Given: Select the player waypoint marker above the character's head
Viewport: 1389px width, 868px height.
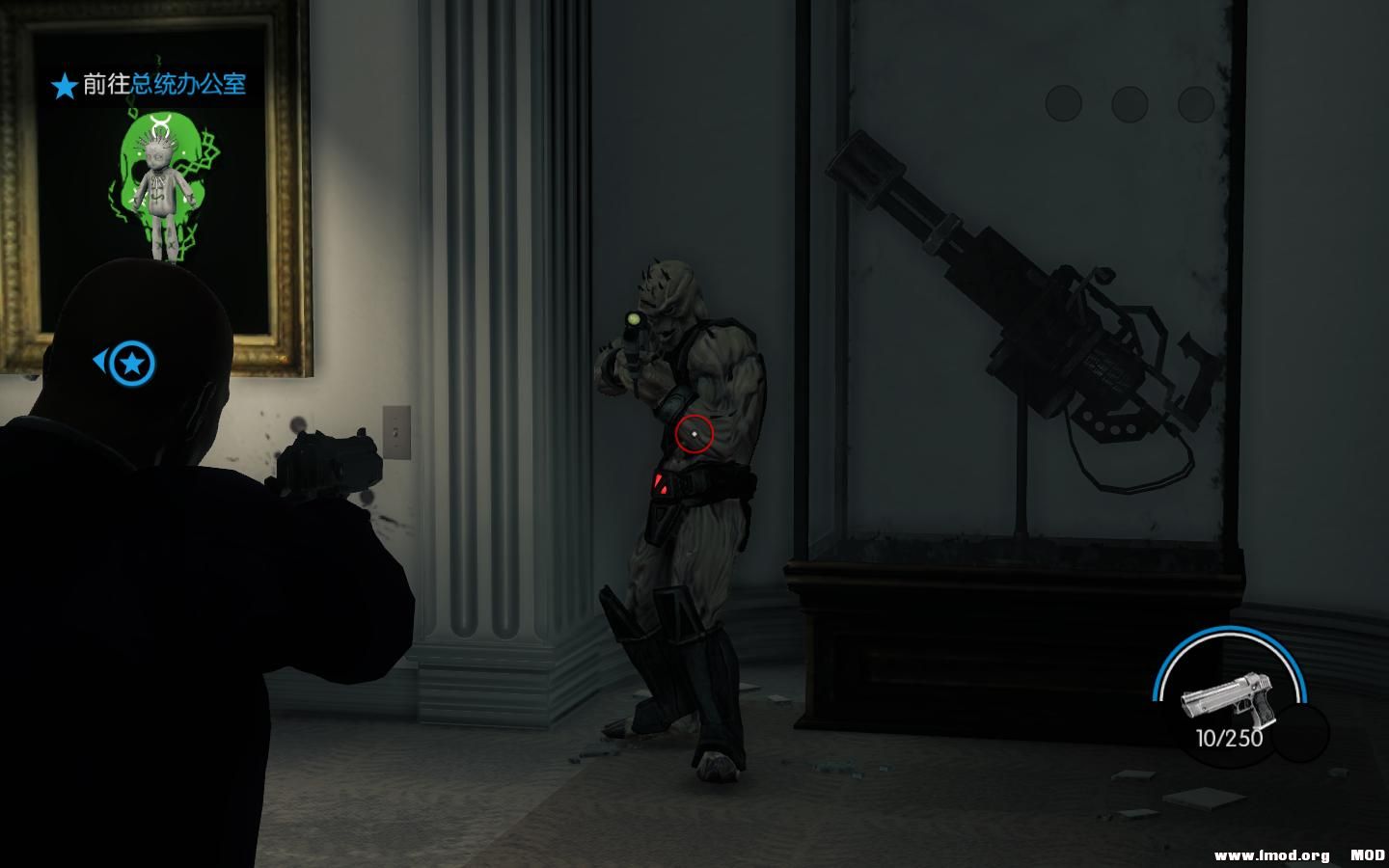Looking at the screenshot, I should (131, 362).
